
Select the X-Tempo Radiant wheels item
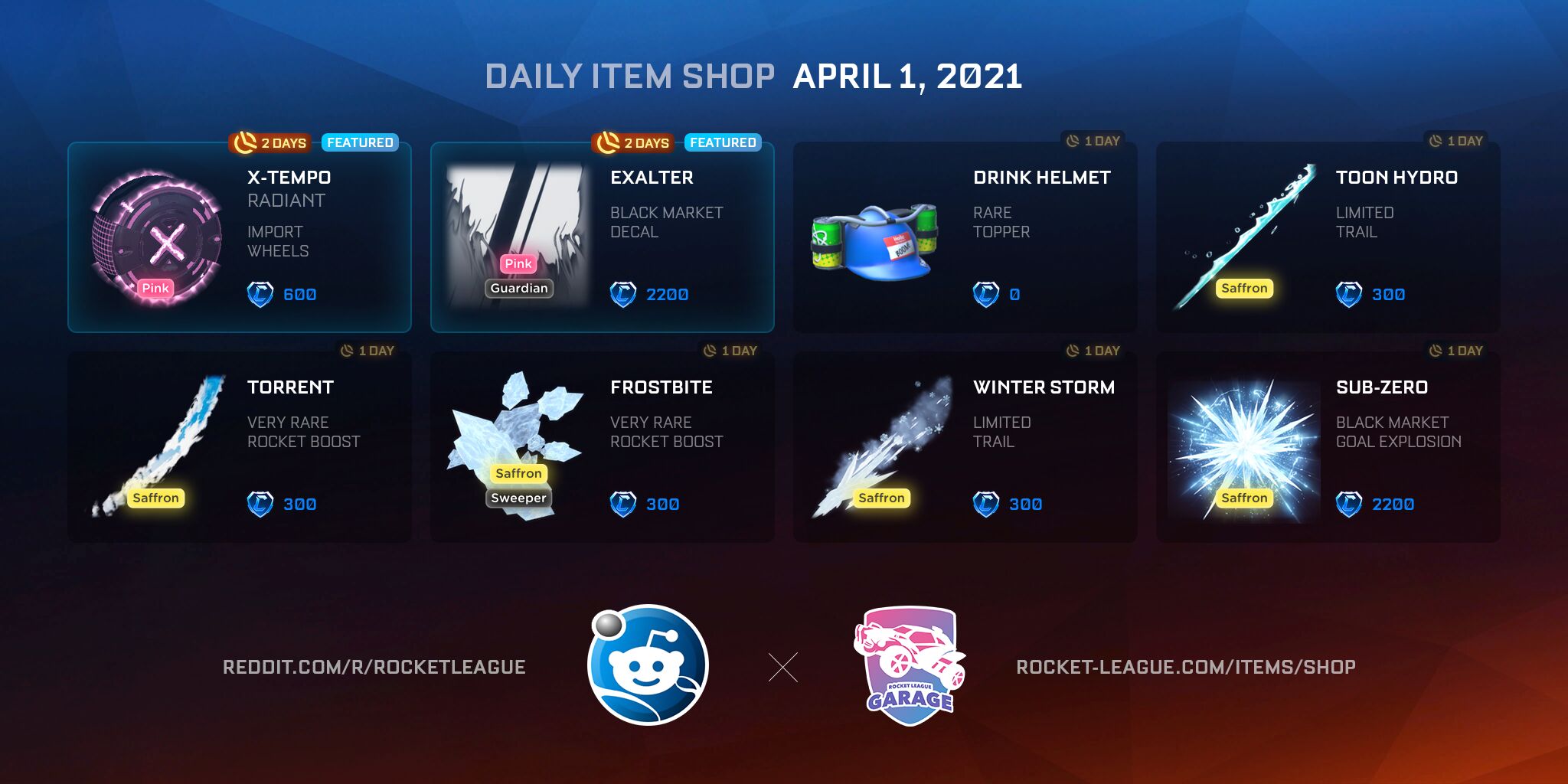tap(239, 237)
